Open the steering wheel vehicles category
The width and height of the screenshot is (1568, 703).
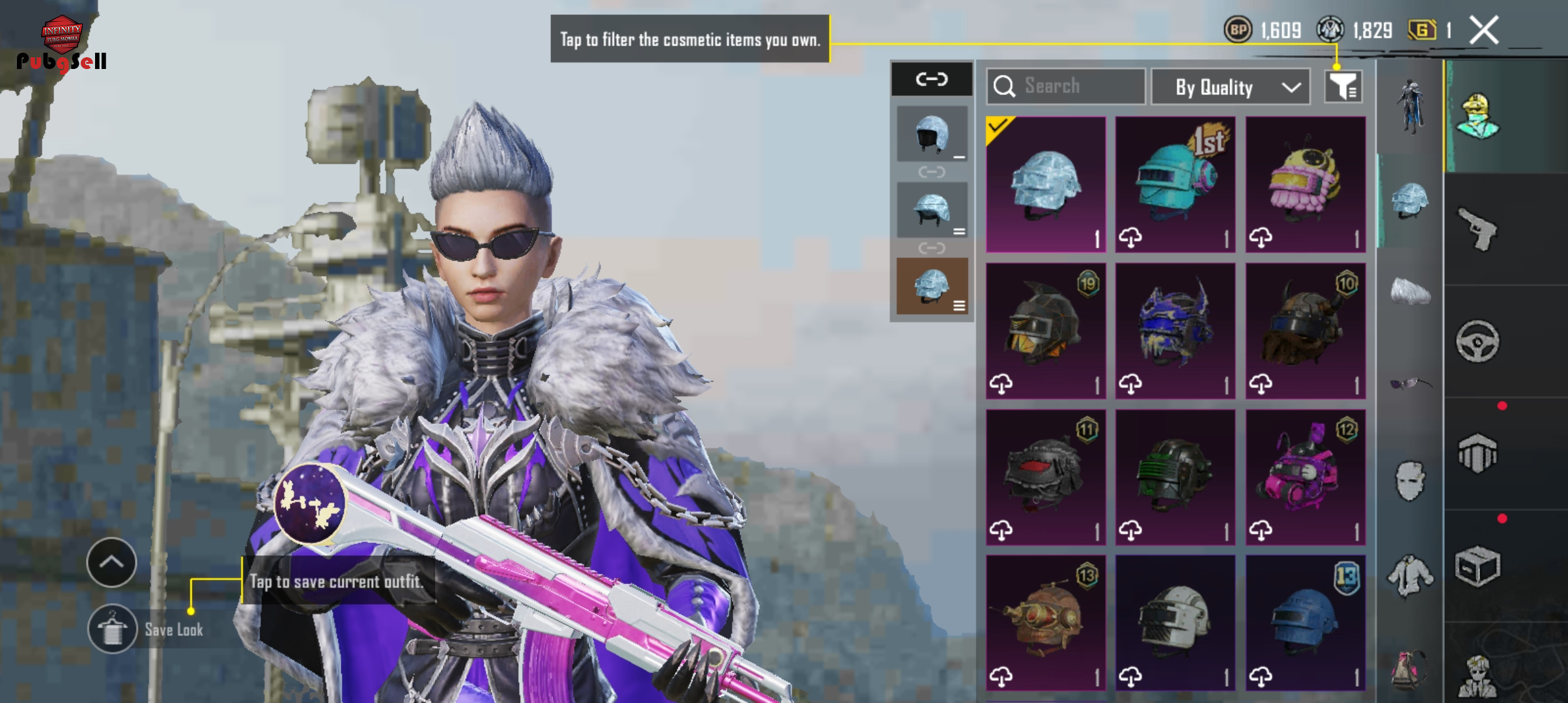click(x=1477, y=341)
